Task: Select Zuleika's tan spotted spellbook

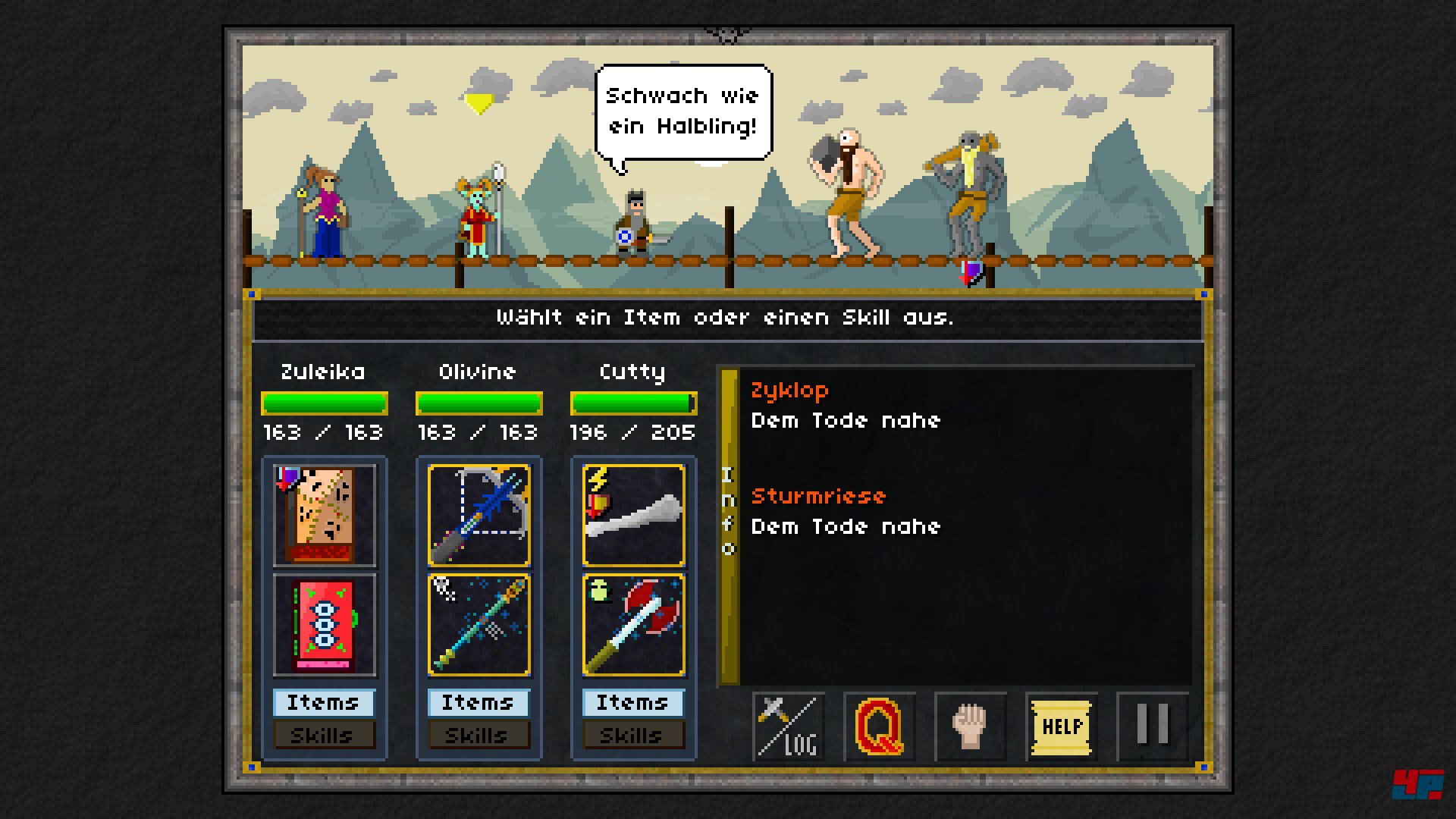Action: click(x=325, y=516)
